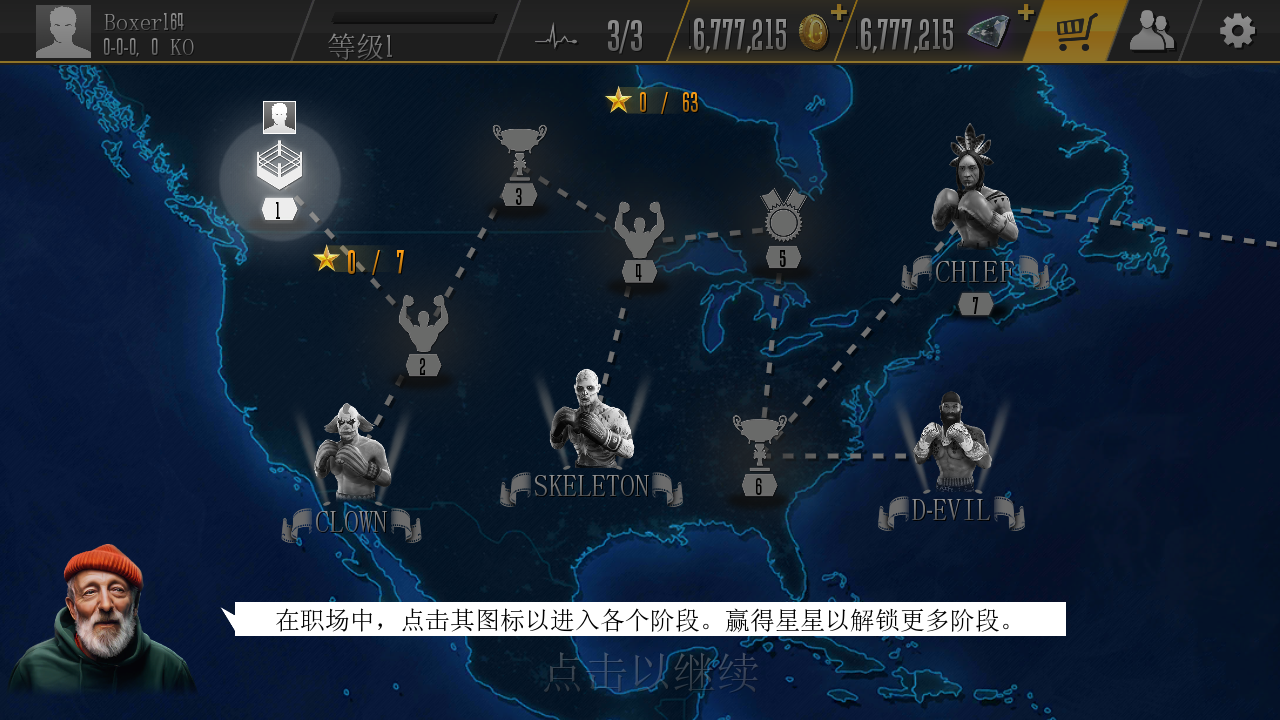Open the Boxer164 player profile
Viewport: 1280px width, 720px height.
click(64, 32)
